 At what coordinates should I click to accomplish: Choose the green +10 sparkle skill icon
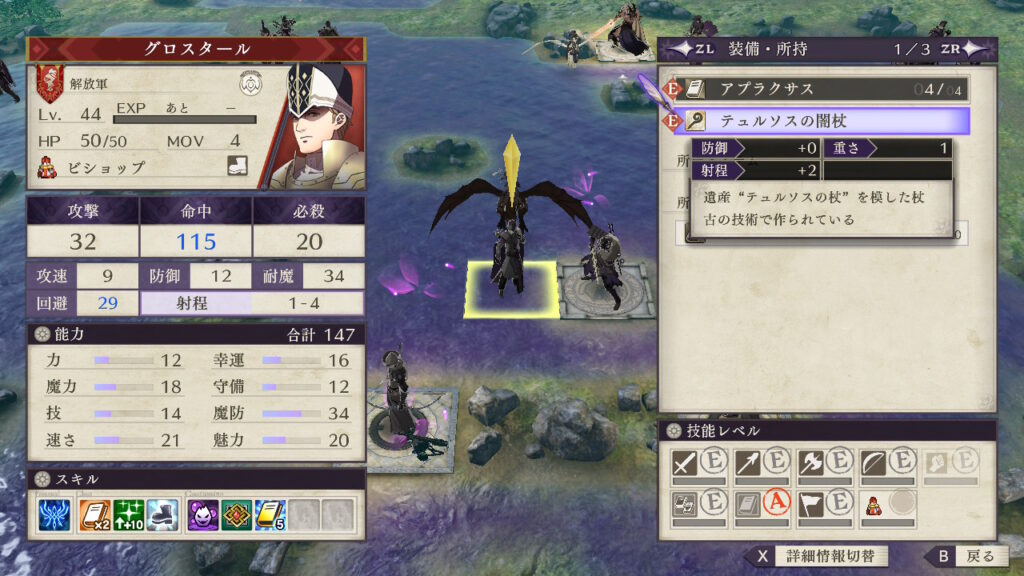pyautogui.click(x=129, y=516)
